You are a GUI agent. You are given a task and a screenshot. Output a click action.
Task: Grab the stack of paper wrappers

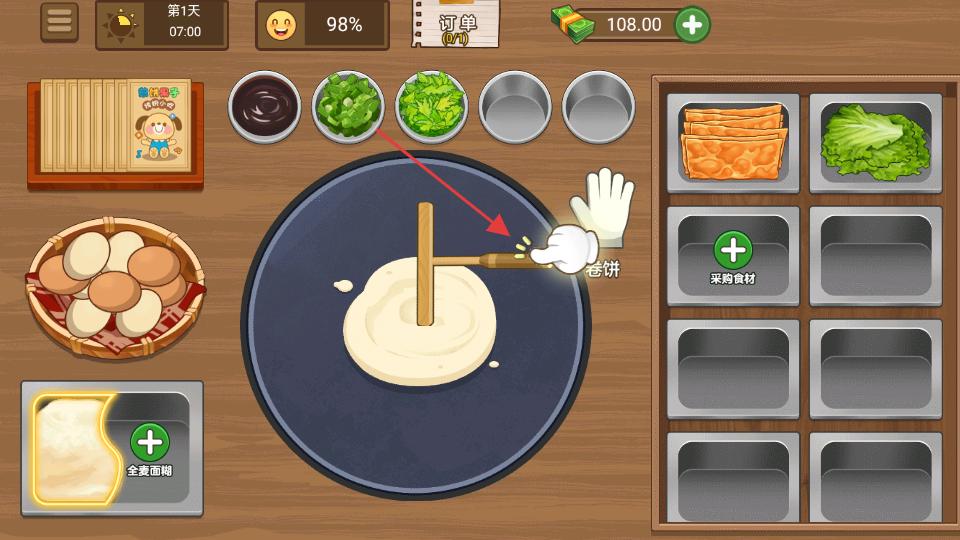pyautogui.click(x=115, y=130)
